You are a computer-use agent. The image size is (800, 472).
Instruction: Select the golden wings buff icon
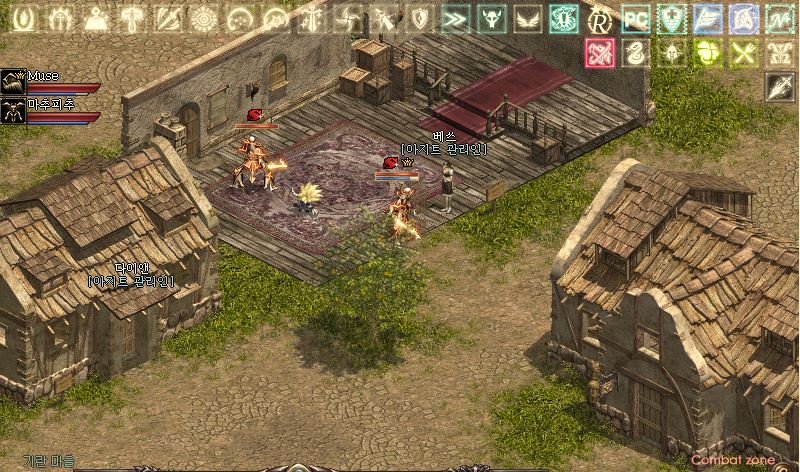[x=527, y=18]
